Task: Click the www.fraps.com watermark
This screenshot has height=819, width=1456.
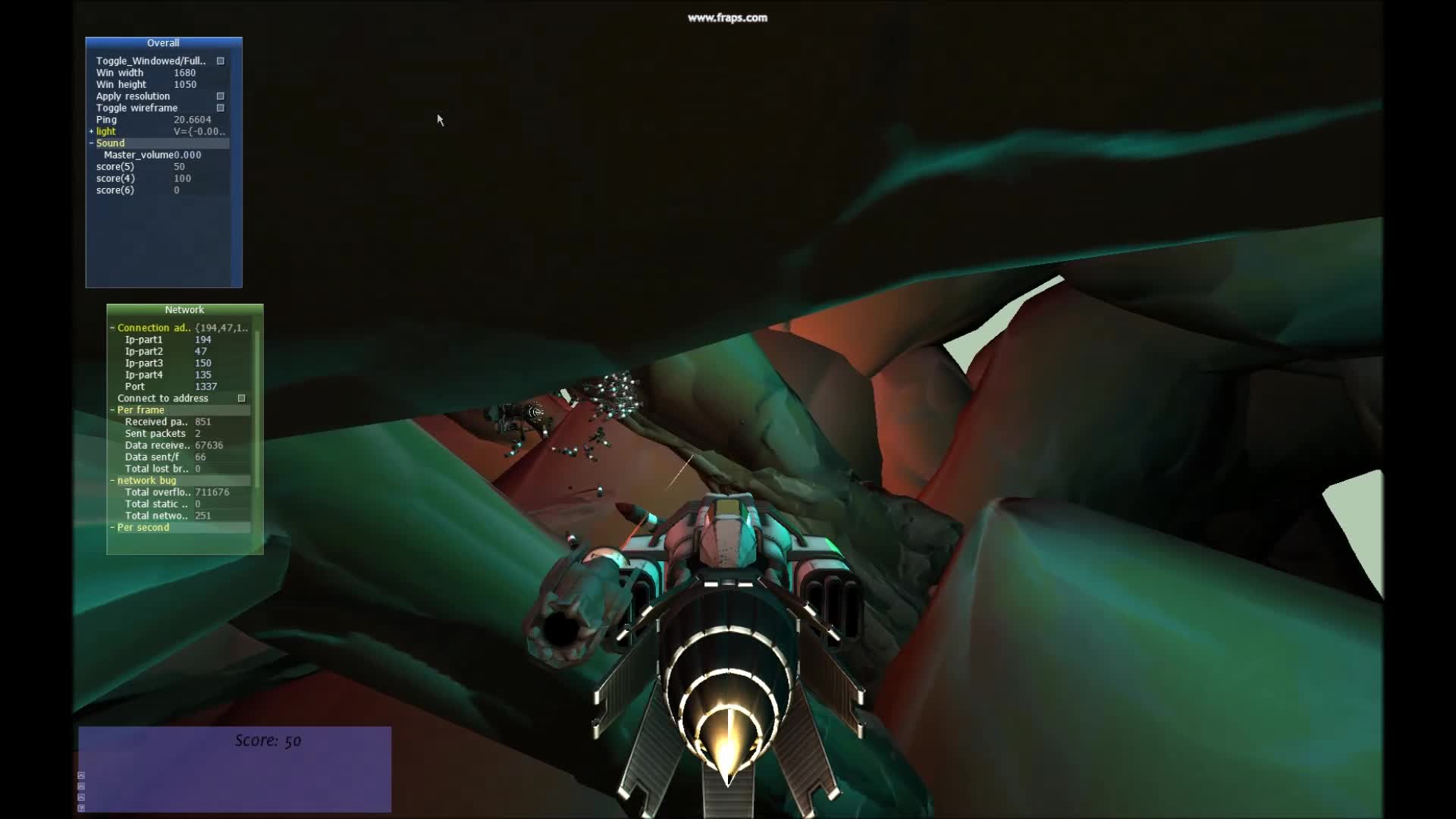Action: (727, 17)
